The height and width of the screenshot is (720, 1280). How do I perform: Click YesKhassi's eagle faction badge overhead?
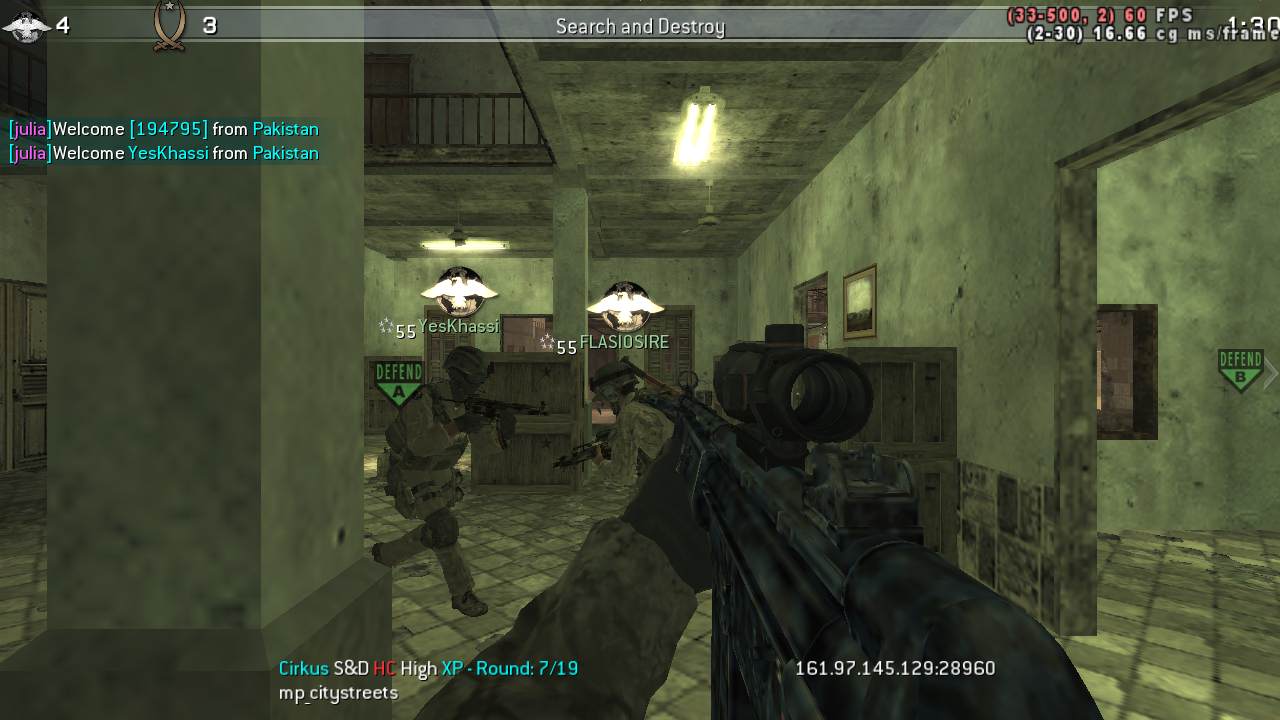pos(458,290)
